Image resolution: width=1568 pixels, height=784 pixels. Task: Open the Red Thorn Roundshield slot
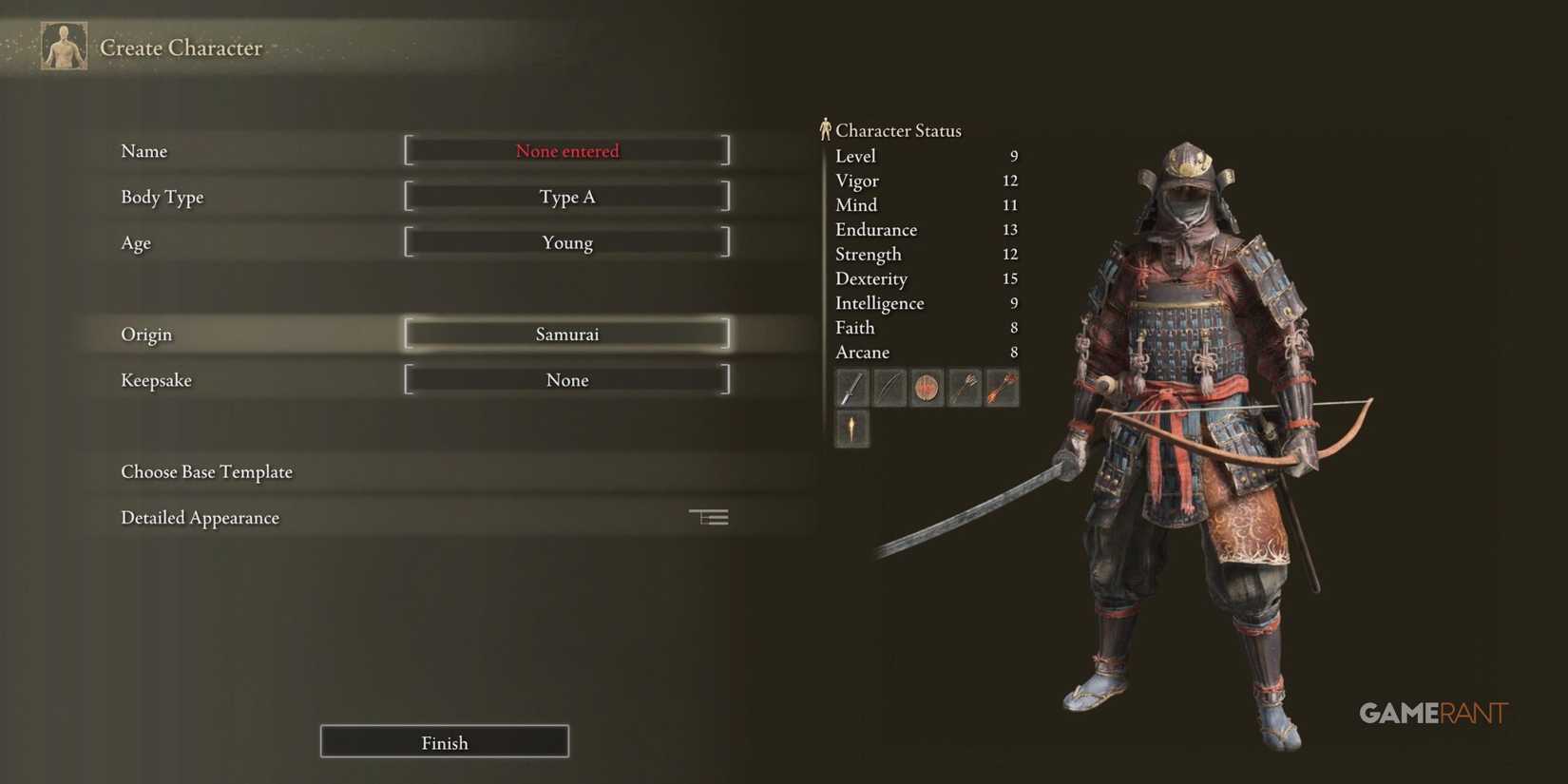coord(927,388)
